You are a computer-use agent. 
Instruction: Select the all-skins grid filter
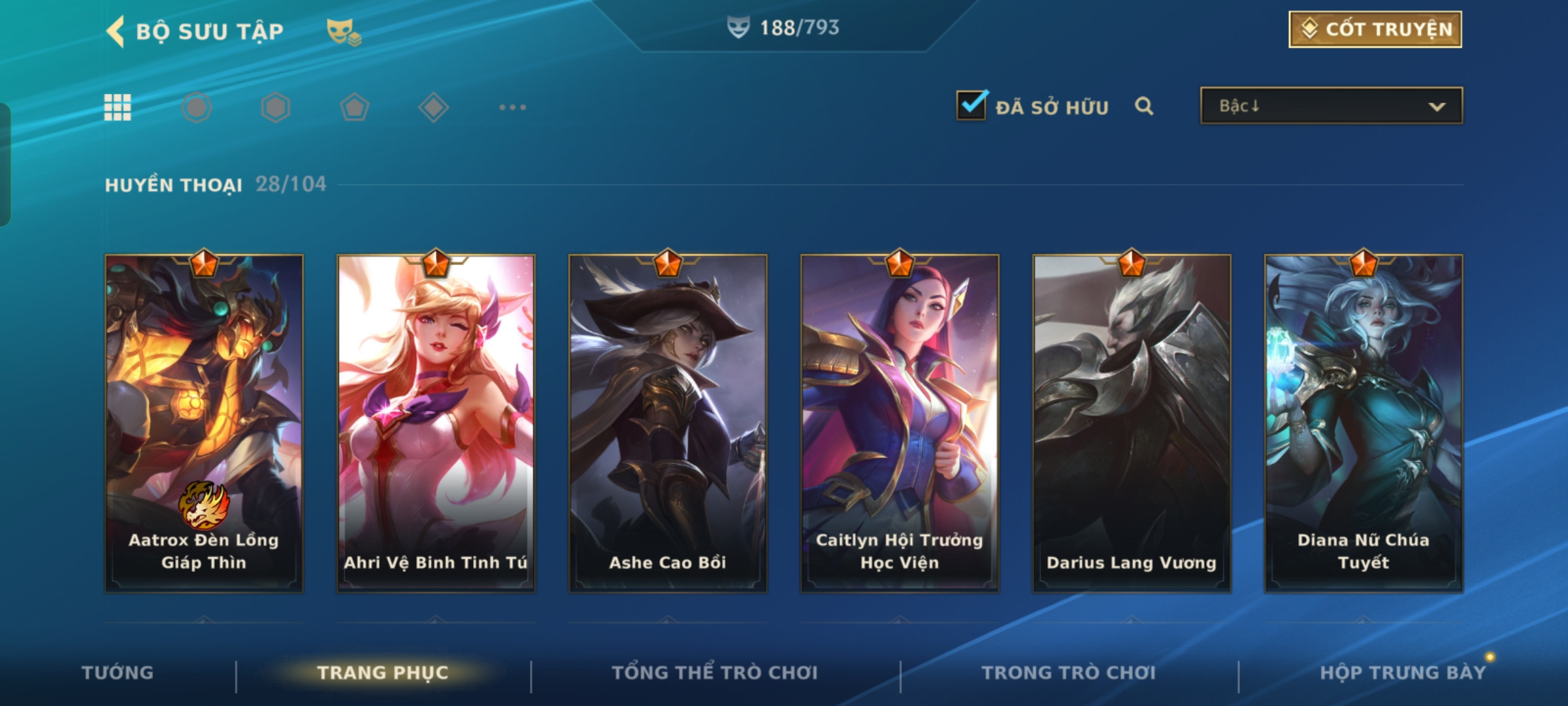pyautogui.click(x=118, y=107)
